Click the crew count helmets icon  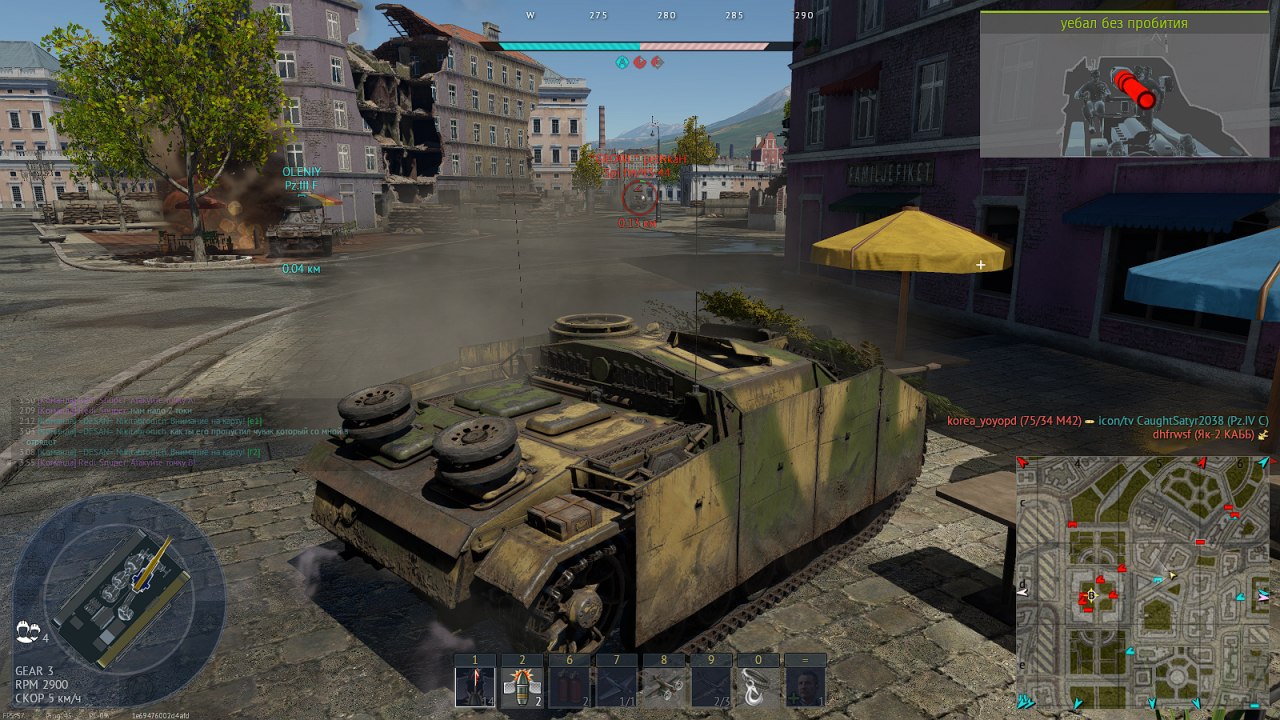coord(28,631)
